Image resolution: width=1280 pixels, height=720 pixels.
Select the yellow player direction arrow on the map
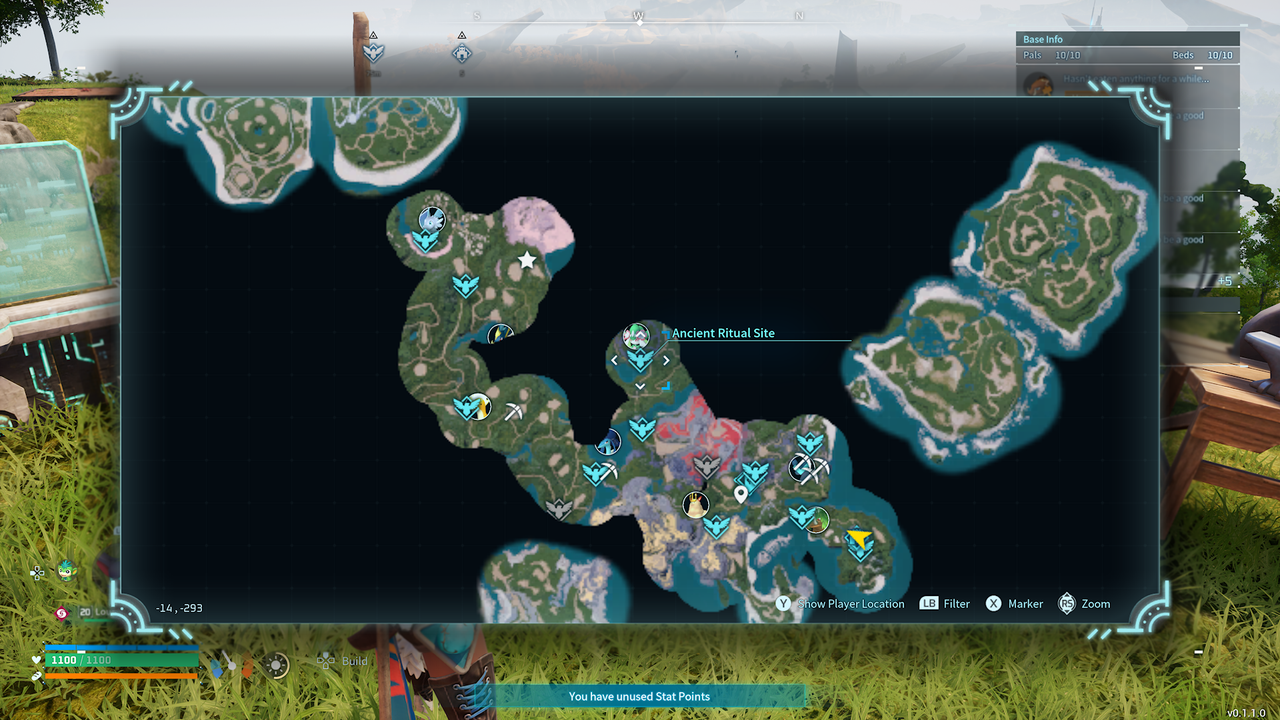tap(858, 538)
